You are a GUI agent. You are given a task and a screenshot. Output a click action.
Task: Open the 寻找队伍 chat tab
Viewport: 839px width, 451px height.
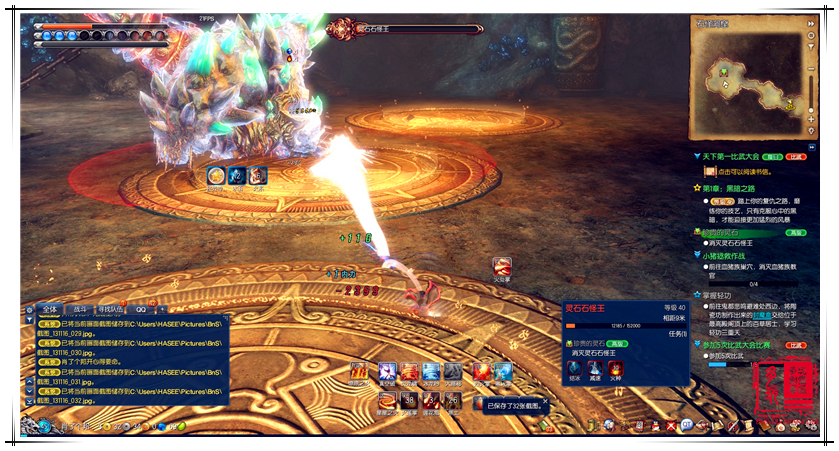(112, 309)
